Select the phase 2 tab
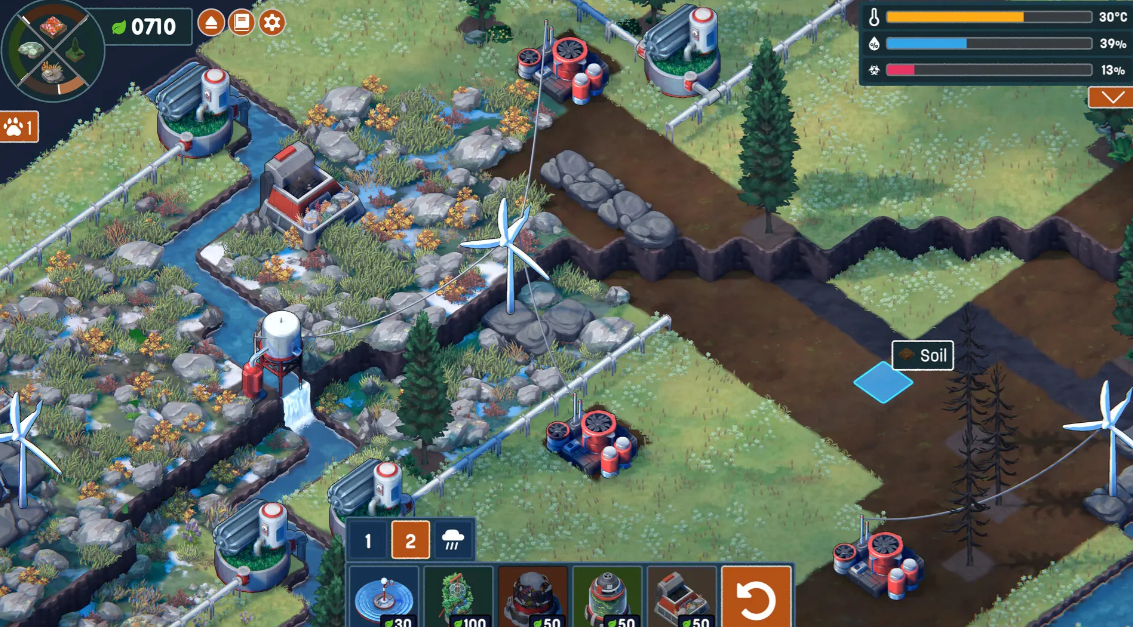The width and height of the screenshot is (1133, 627). point(410,541)
